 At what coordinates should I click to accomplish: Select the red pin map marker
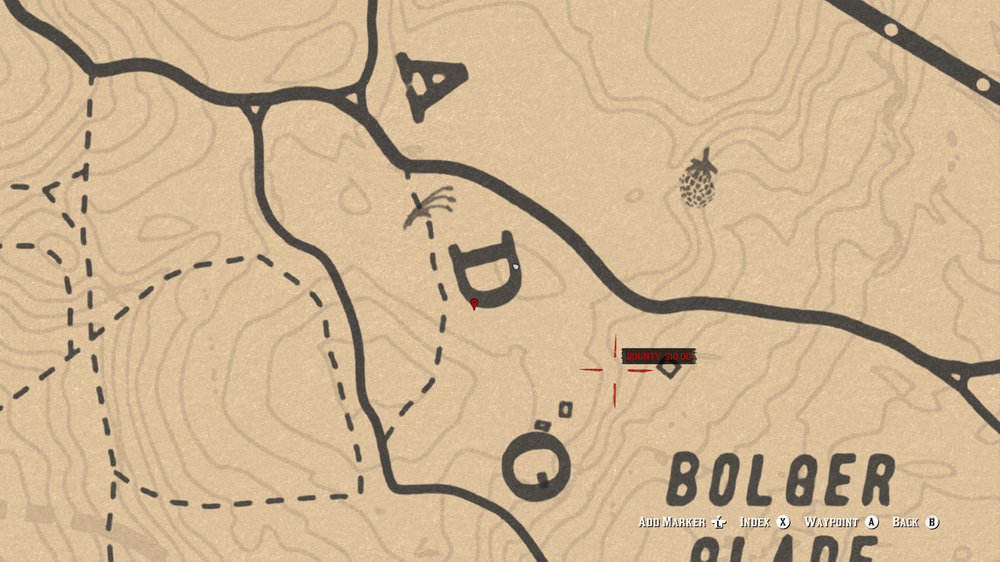coord(474,303)
